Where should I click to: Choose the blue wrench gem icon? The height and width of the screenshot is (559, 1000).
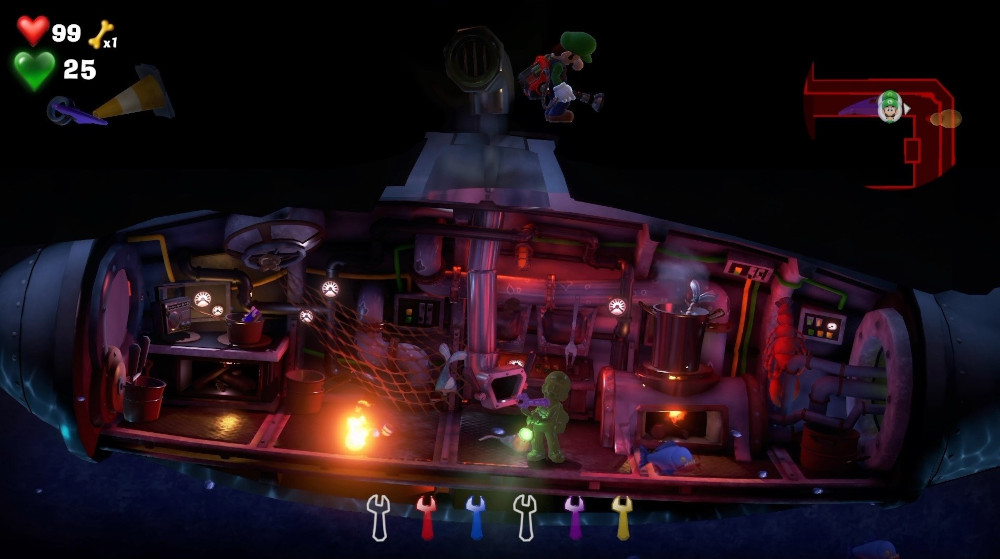coord(476,515)
